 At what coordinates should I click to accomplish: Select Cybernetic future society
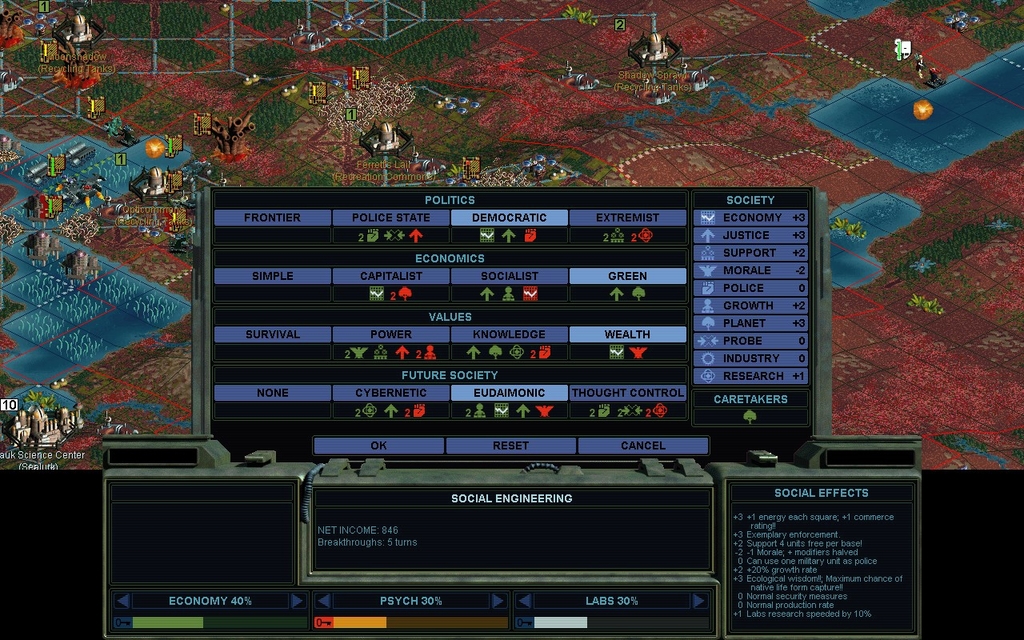click(x=390, y=393)
